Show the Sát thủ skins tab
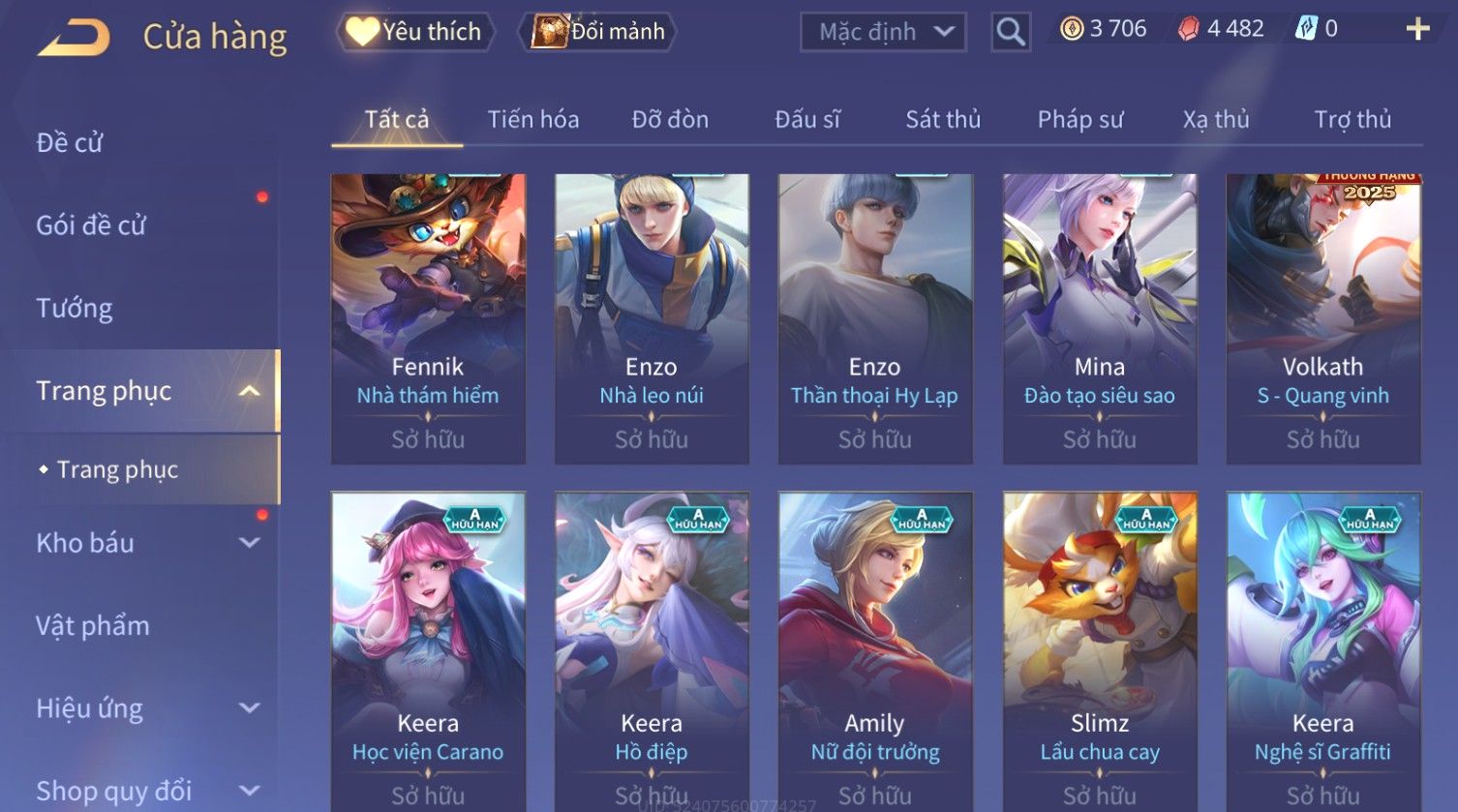The image size is (1458, 812). click(x=943, y=120)
